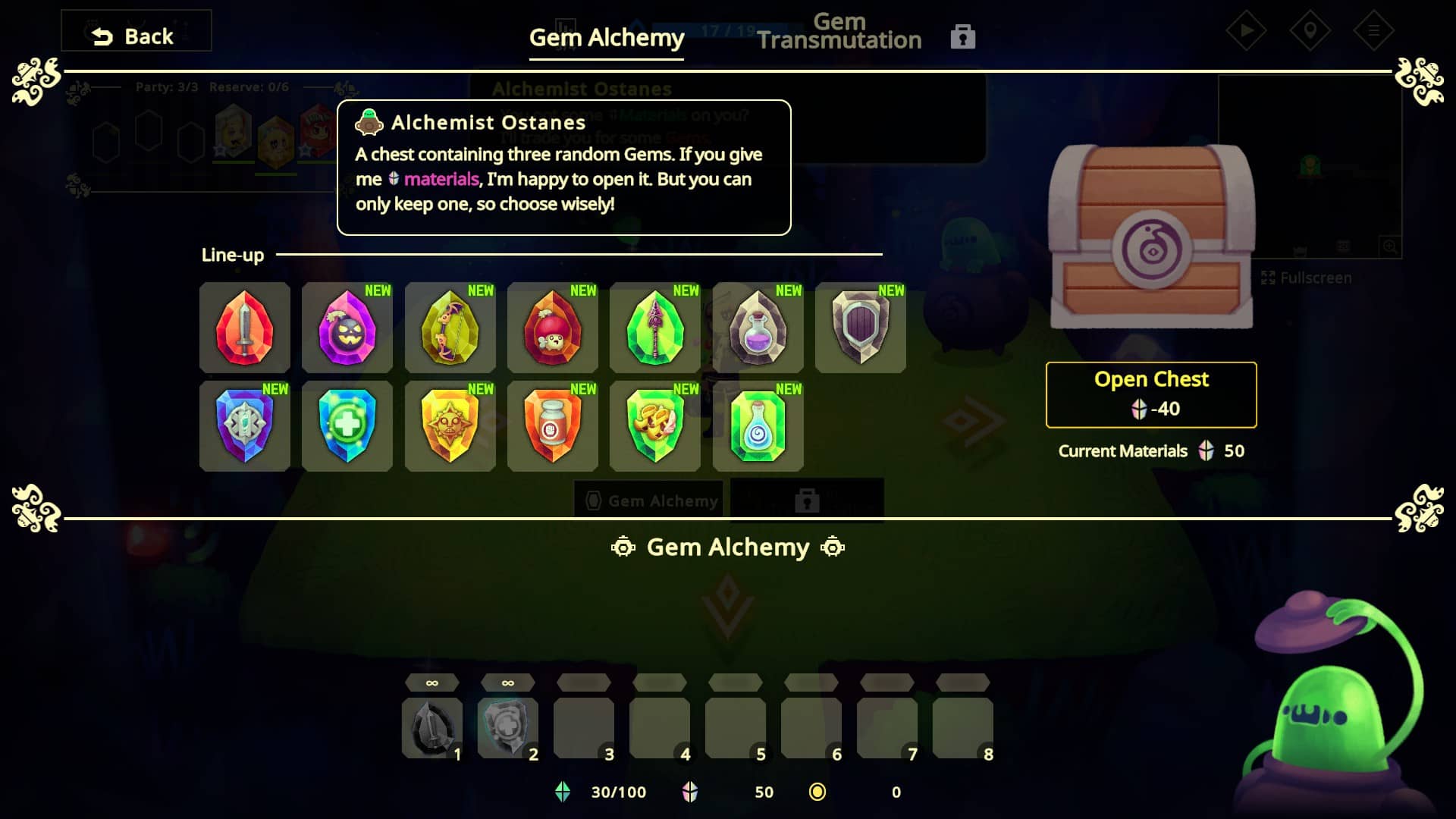The width and height of the screenshot is (1456, 819).
Task: Open the chest for 40 materials
Action: click(x=1150, y=394)
